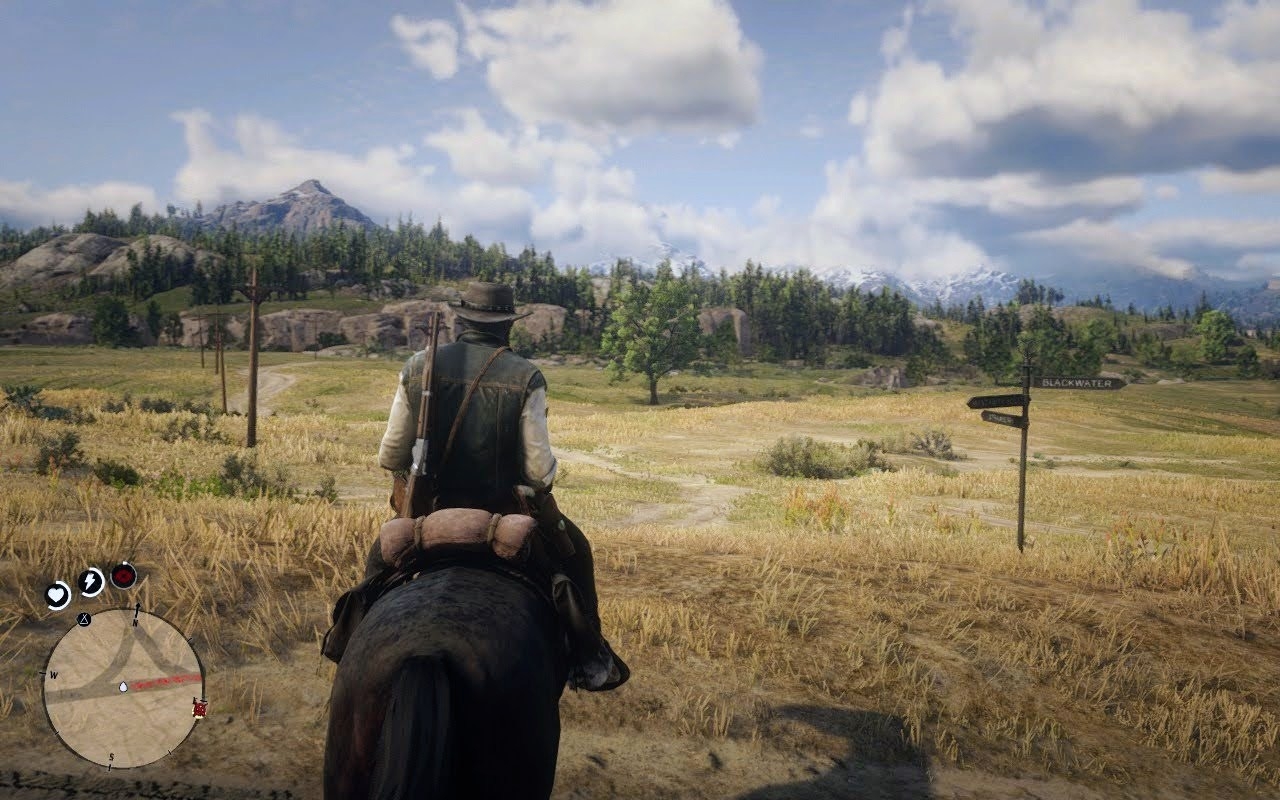Click the white player marker on minimap
The image size is (1280, 800).
(122, 687)
